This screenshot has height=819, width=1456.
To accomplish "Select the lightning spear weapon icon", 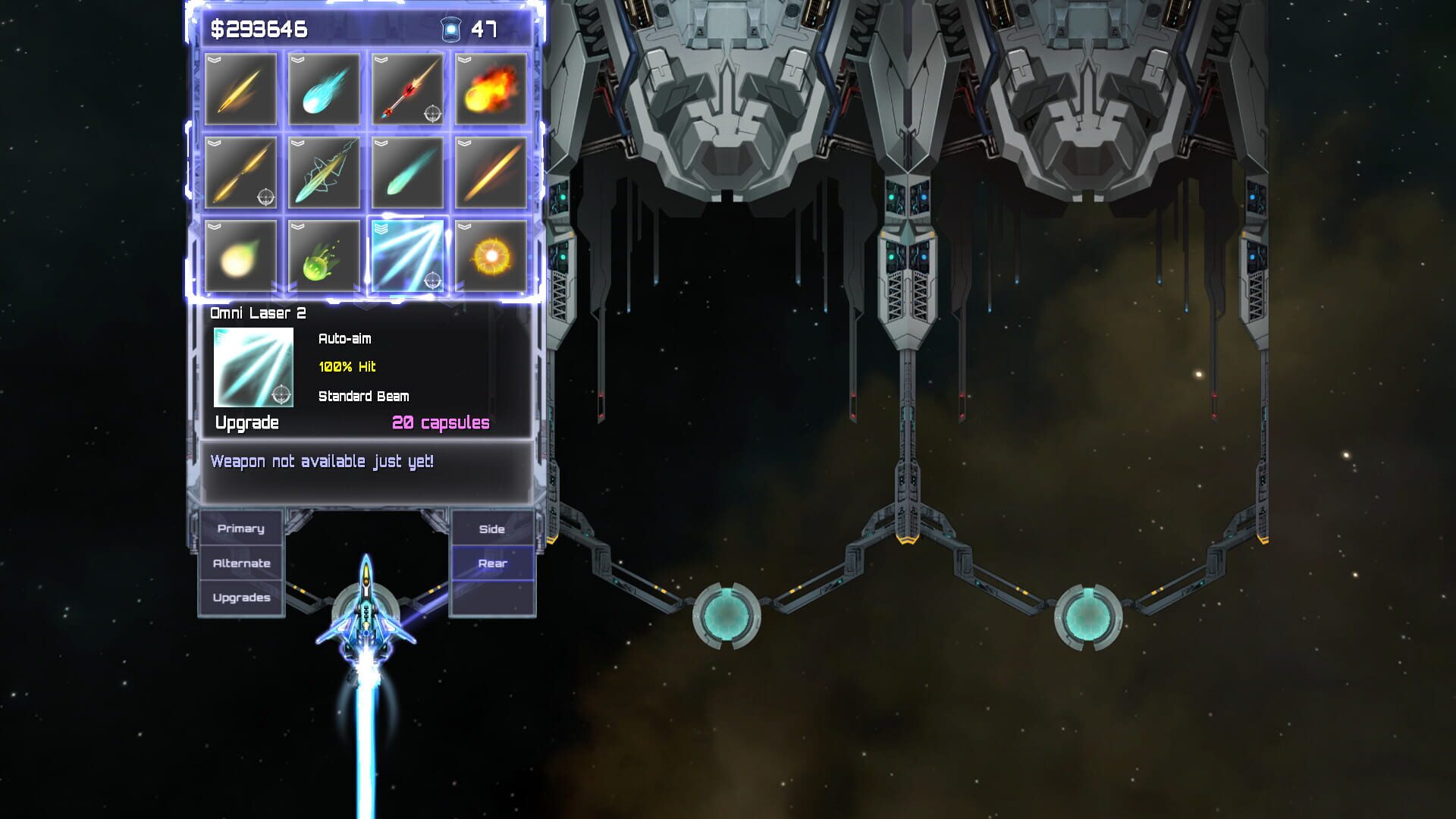I will click(x=324, y=173).
